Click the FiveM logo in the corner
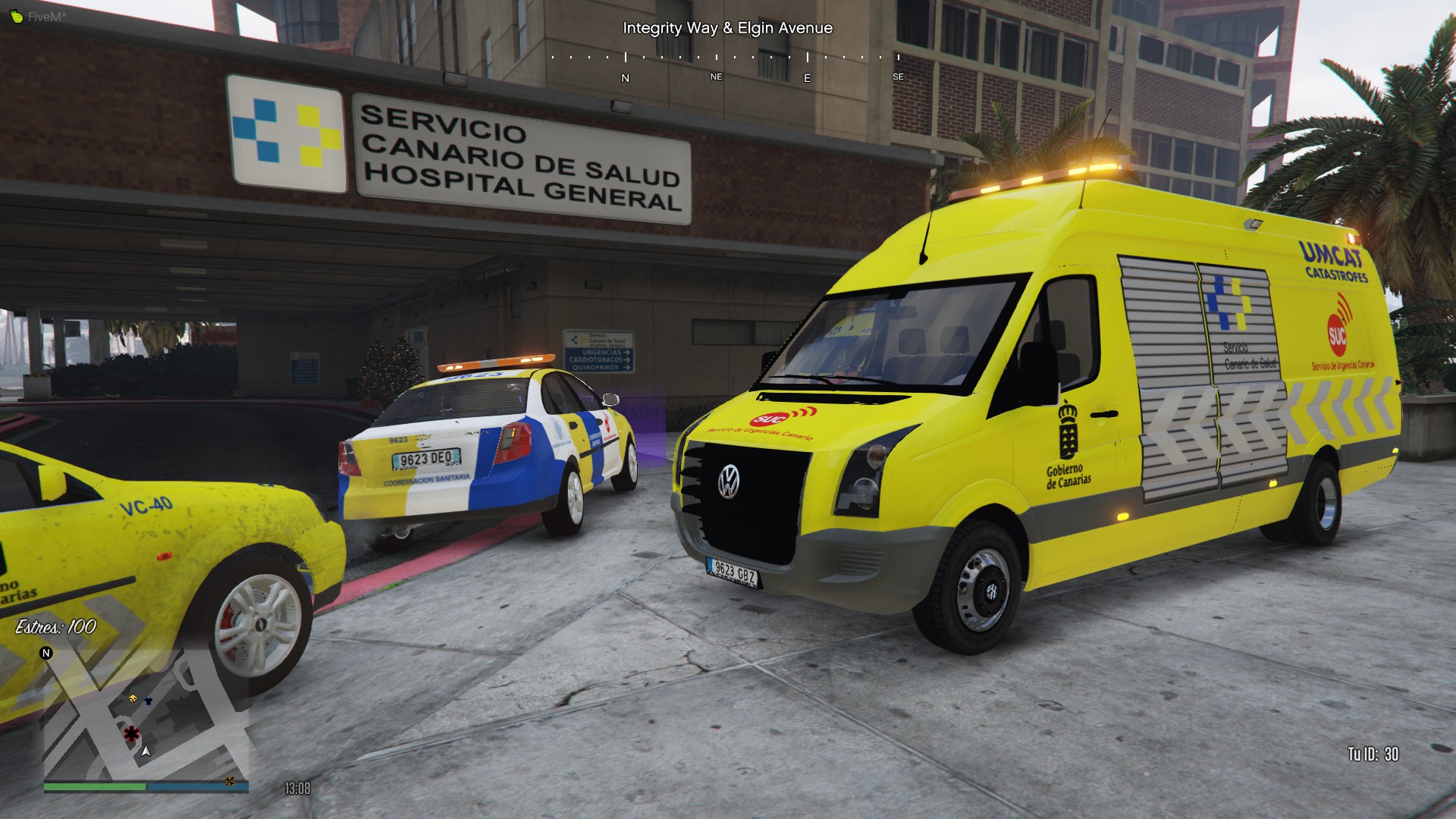 pos(16,16)
